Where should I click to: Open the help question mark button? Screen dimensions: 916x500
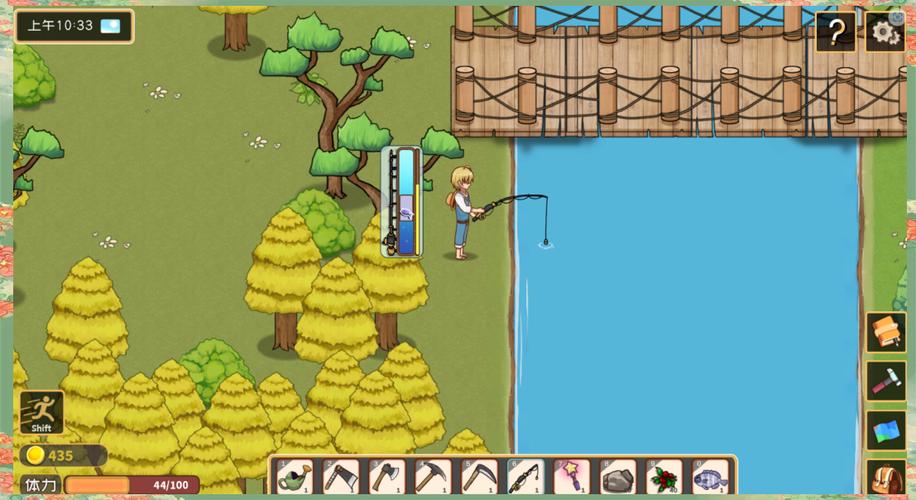point(835,32)
